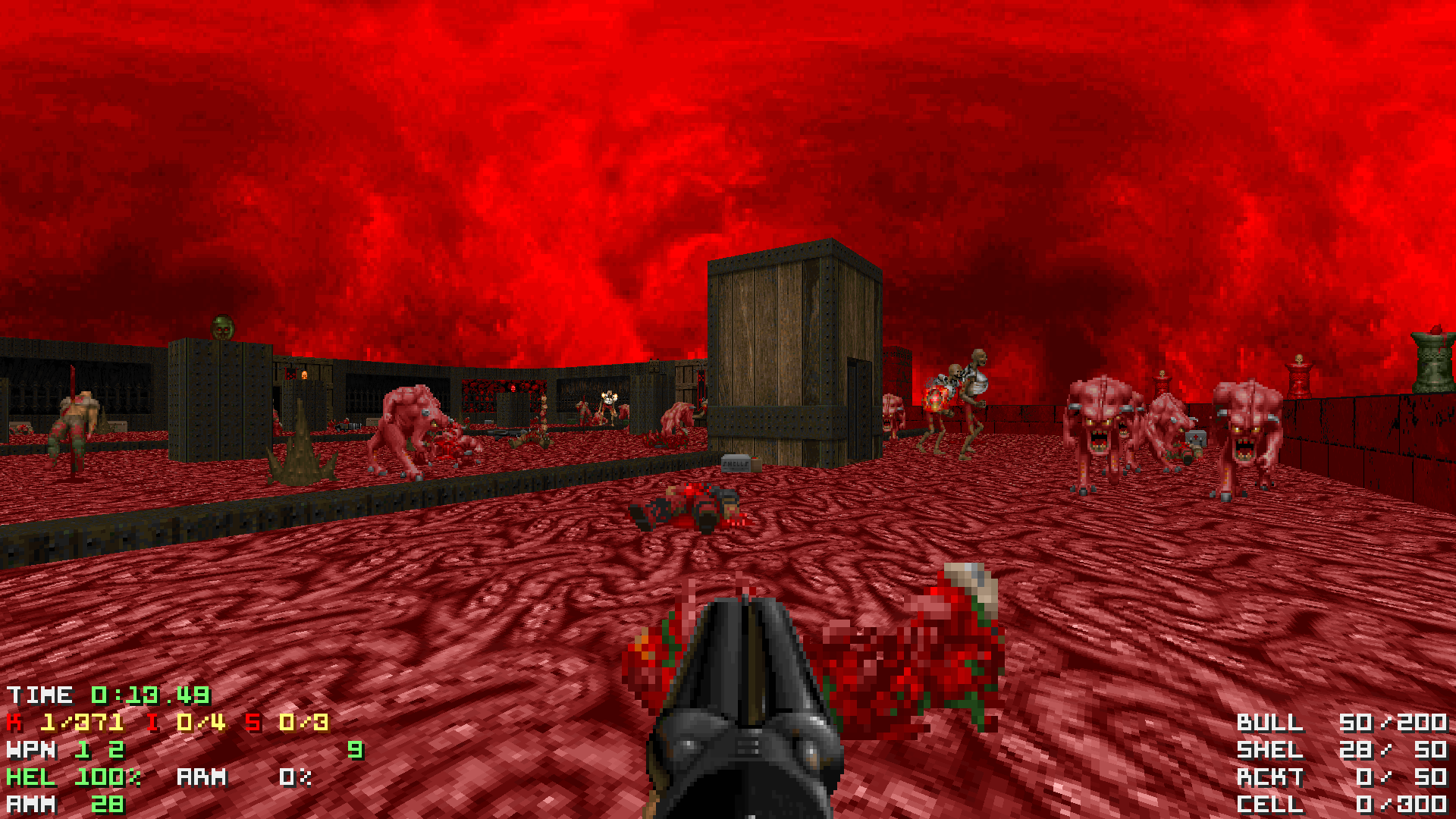The height and width of the screenshot is (819, 1456).
Task: Click the burning barrel on the left ledge
Action: tap(304, 375)
